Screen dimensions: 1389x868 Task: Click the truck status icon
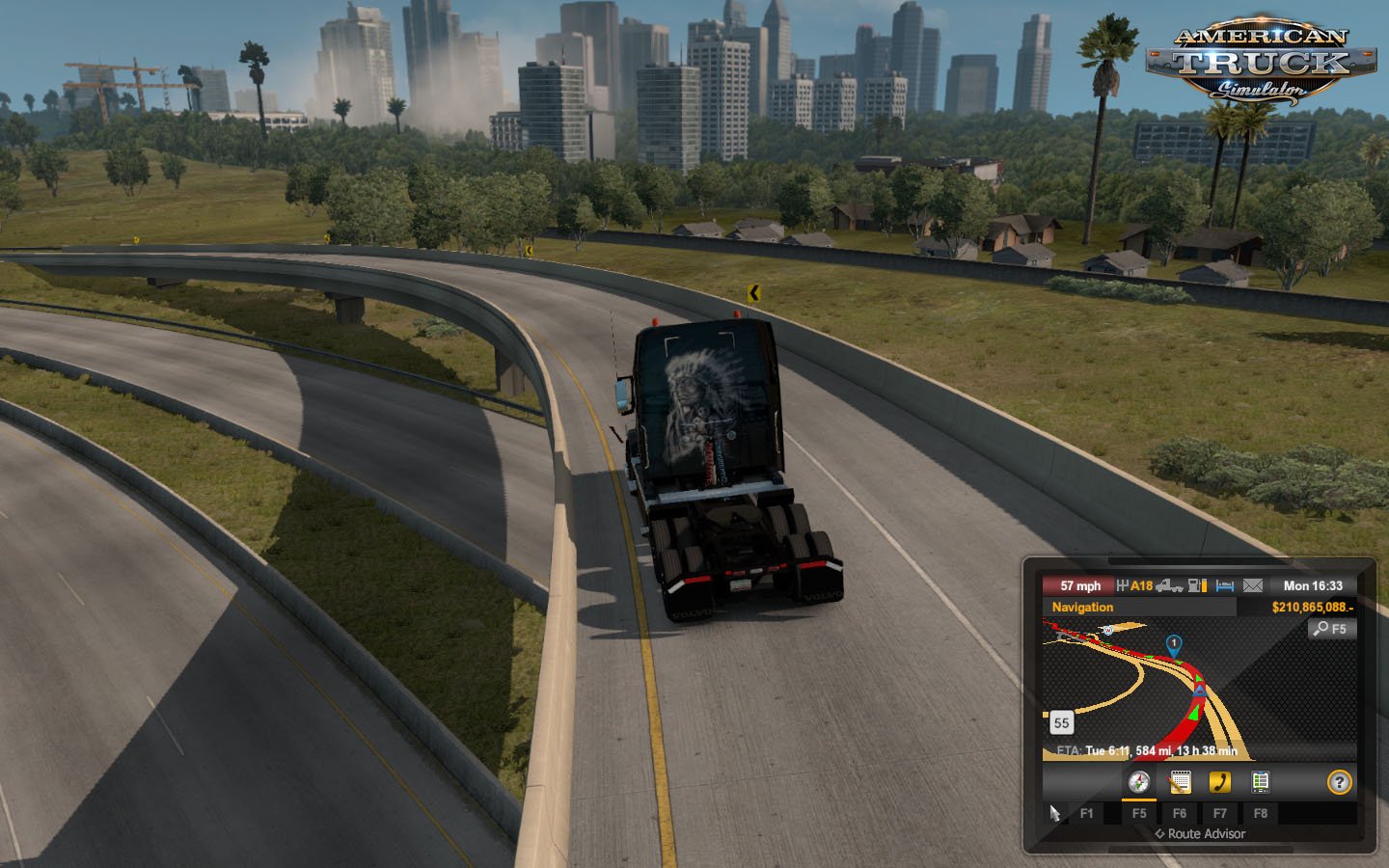click(1171, 586)
